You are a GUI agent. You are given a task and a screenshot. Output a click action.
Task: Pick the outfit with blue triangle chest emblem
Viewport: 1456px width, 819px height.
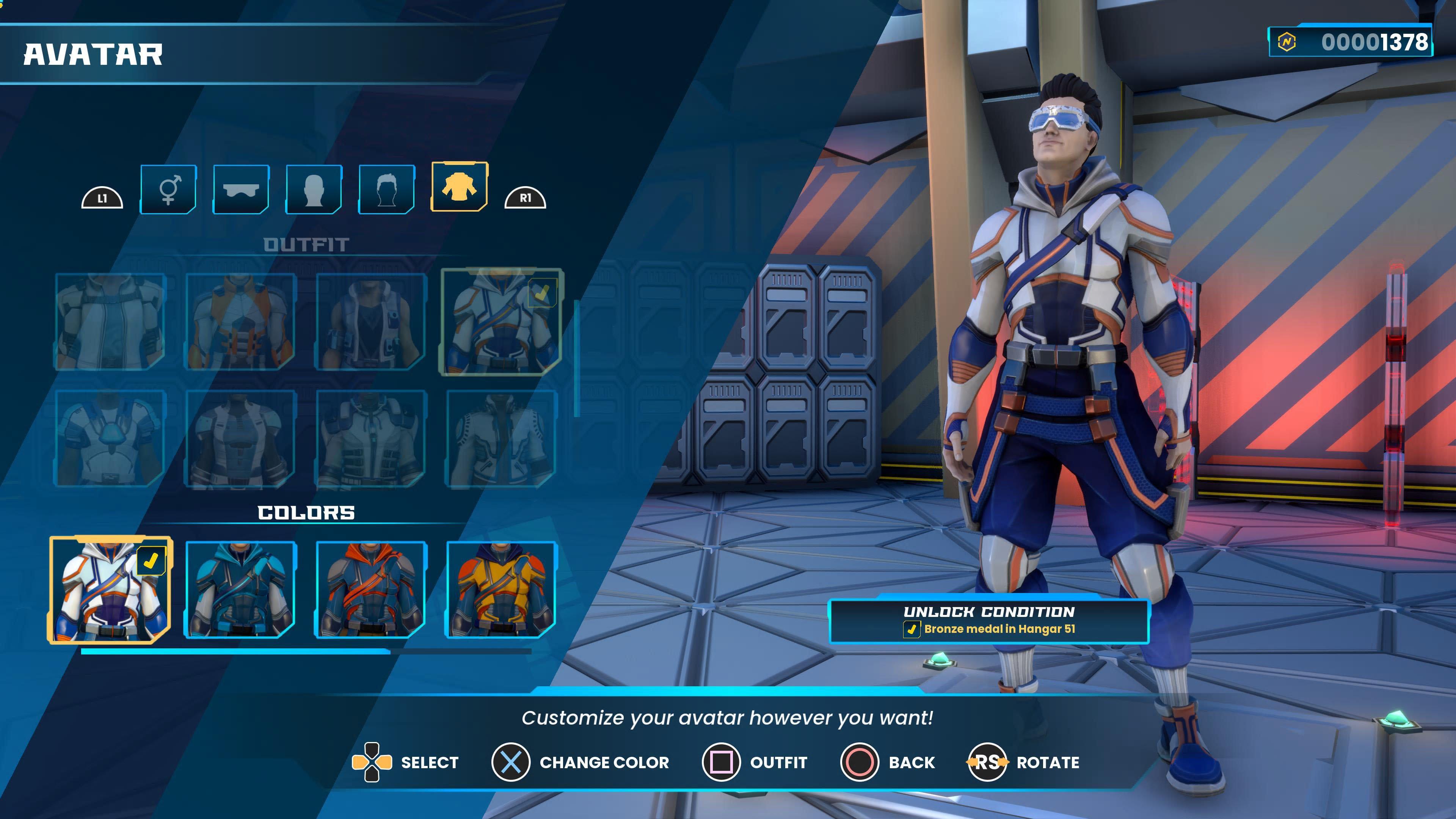point(110,438)
